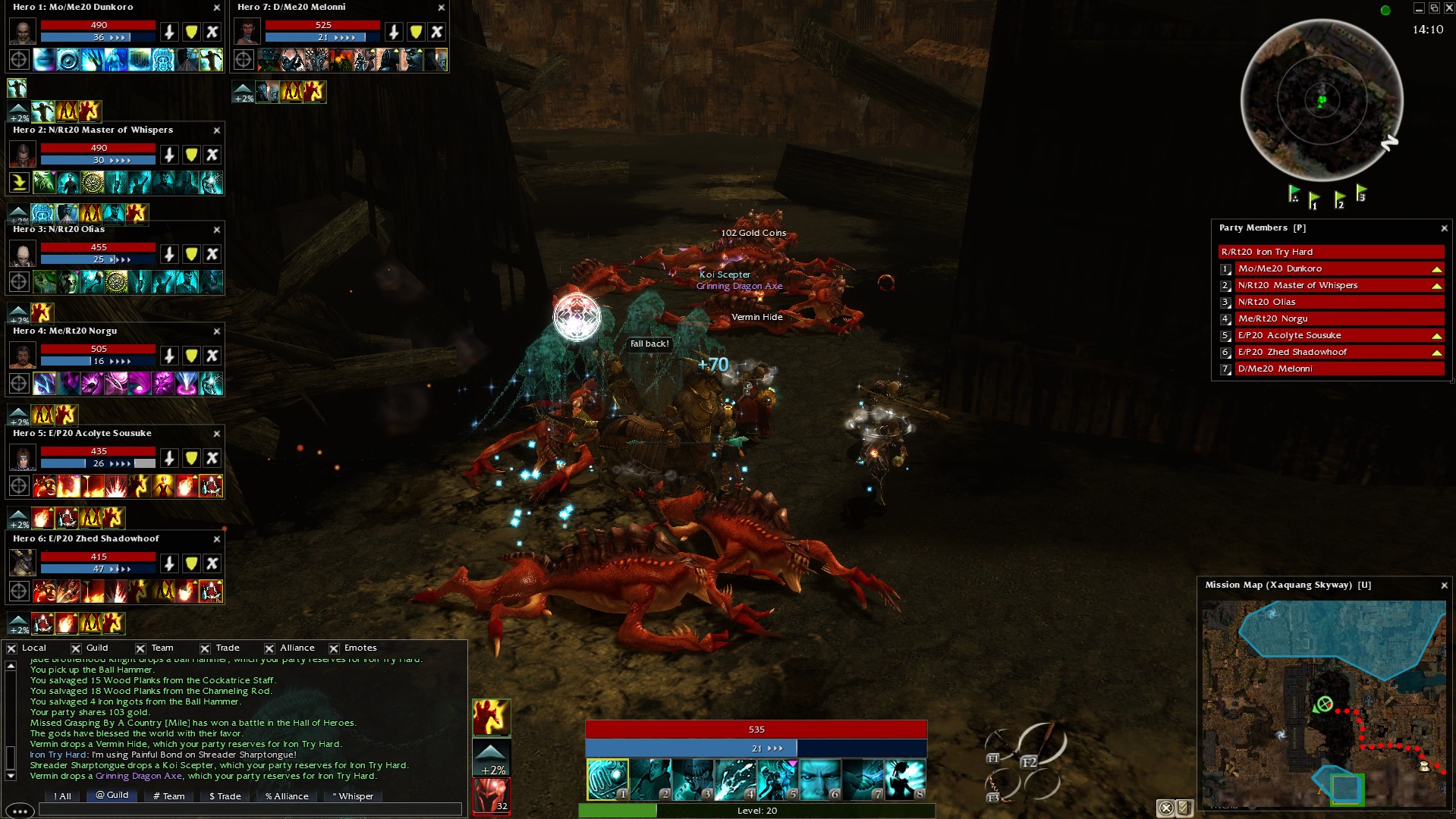Toggle the Trade chat filter checkbox
The image size is (1456, 819).
coord(205,648)
